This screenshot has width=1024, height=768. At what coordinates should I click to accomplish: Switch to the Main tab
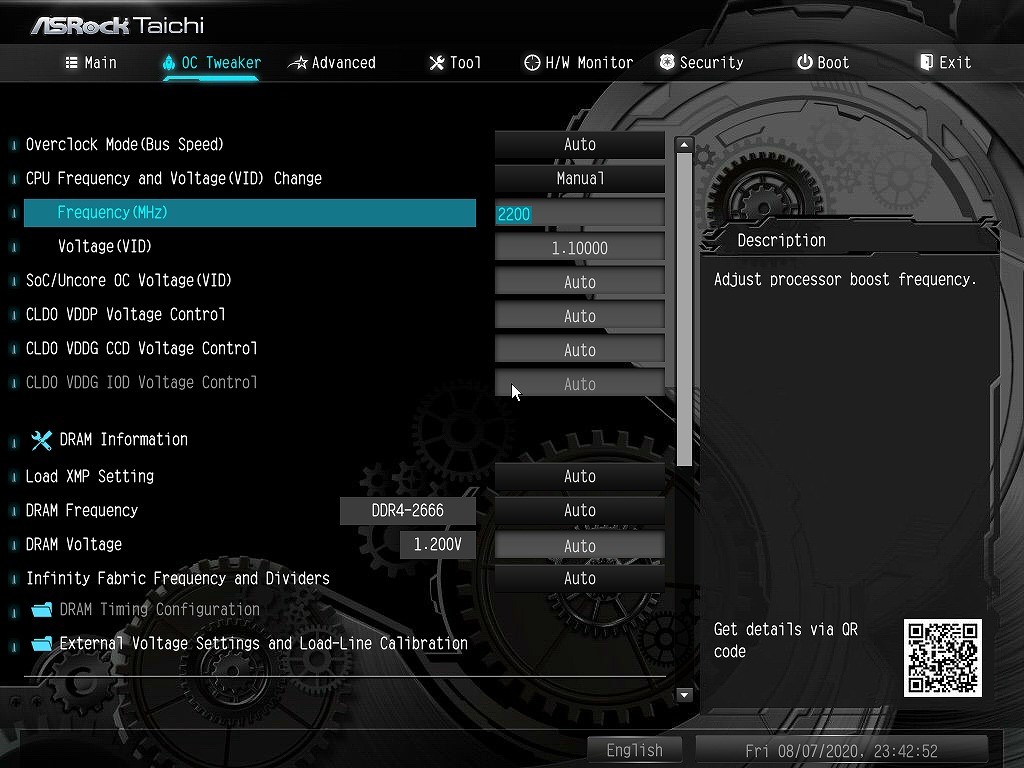pos(91,62)
